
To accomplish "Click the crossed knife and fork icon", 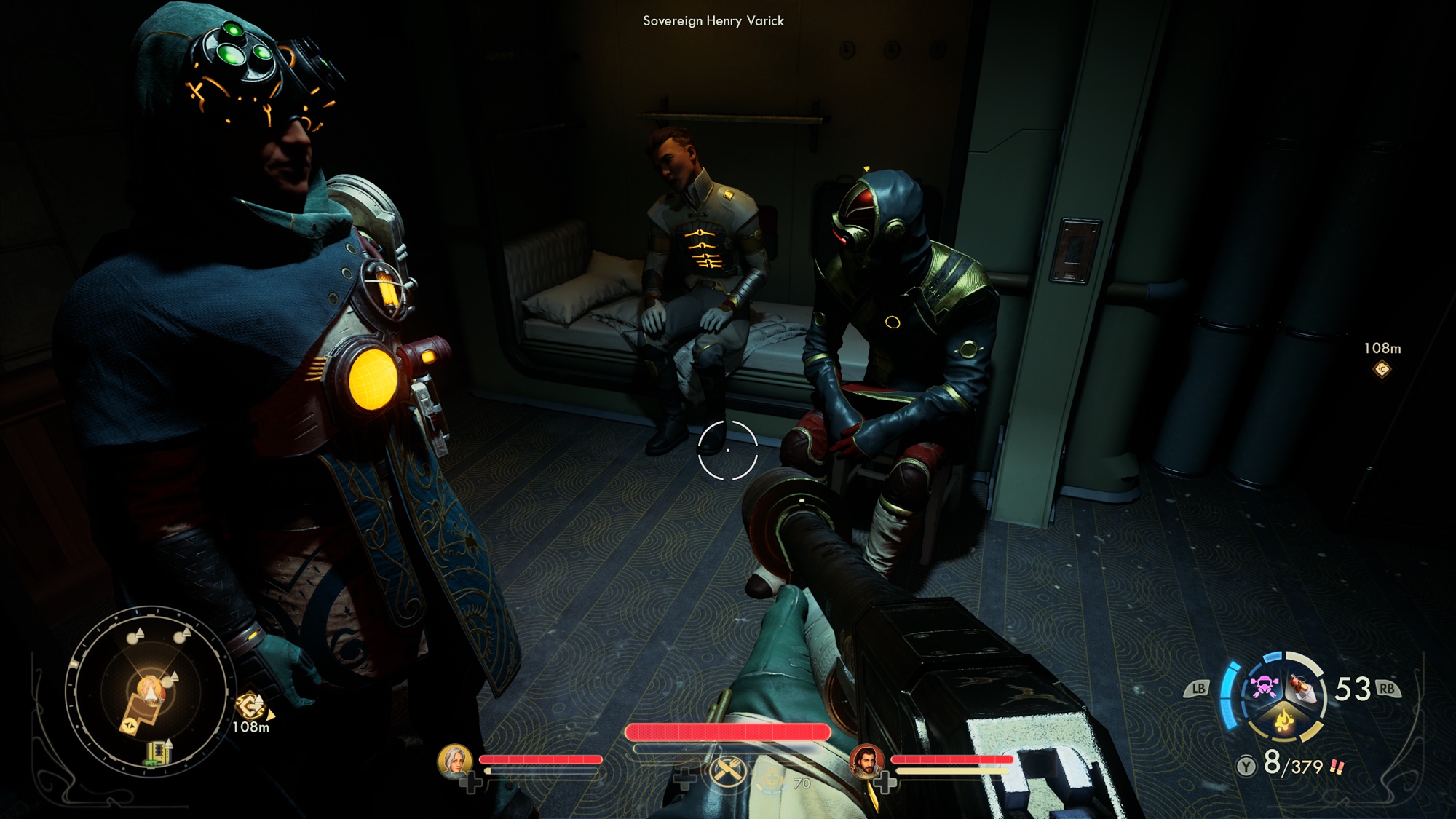I will [727, 771].
